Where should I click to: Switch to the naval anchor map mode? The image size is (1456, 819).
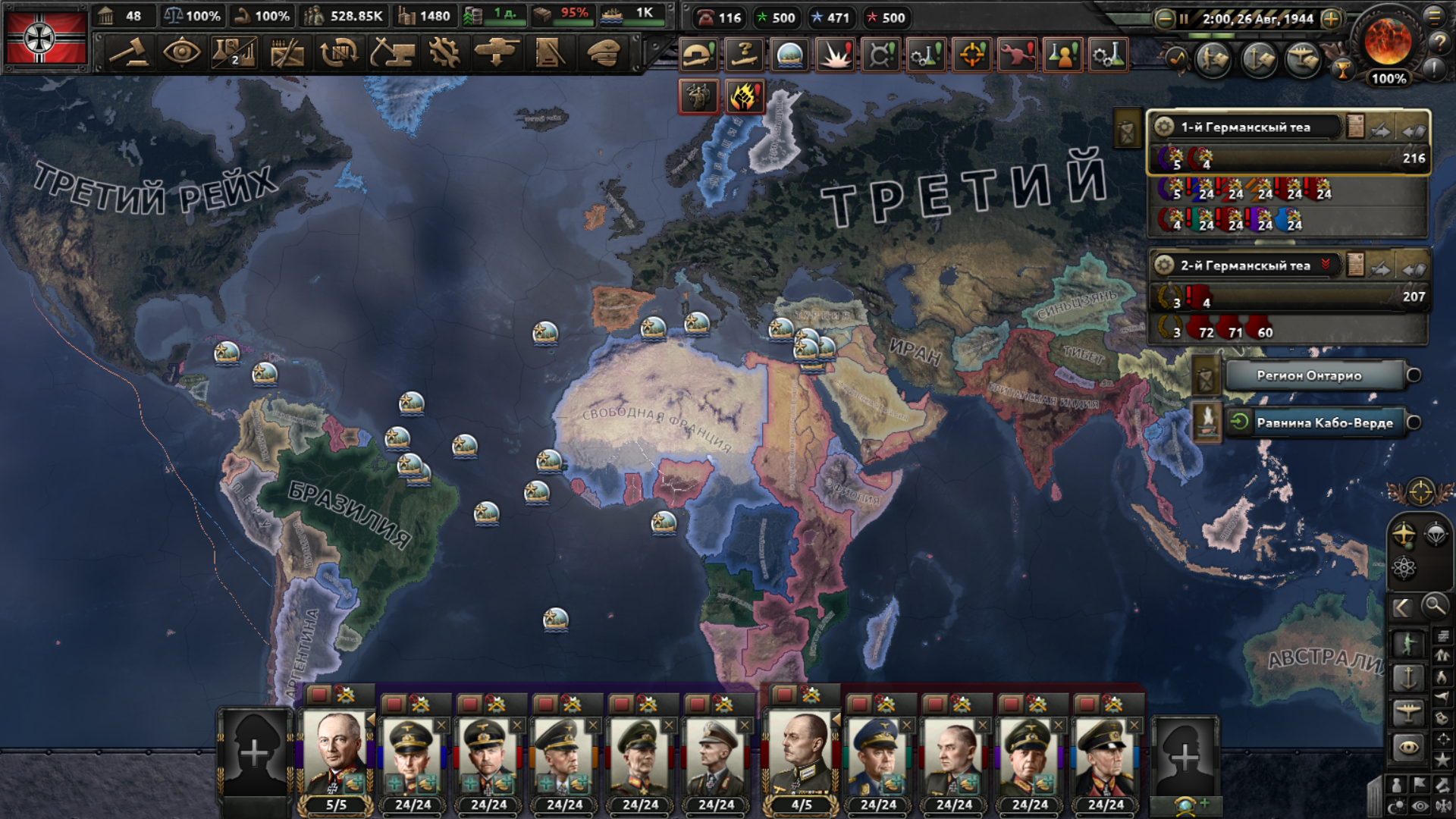click(x=1408, y=677)
